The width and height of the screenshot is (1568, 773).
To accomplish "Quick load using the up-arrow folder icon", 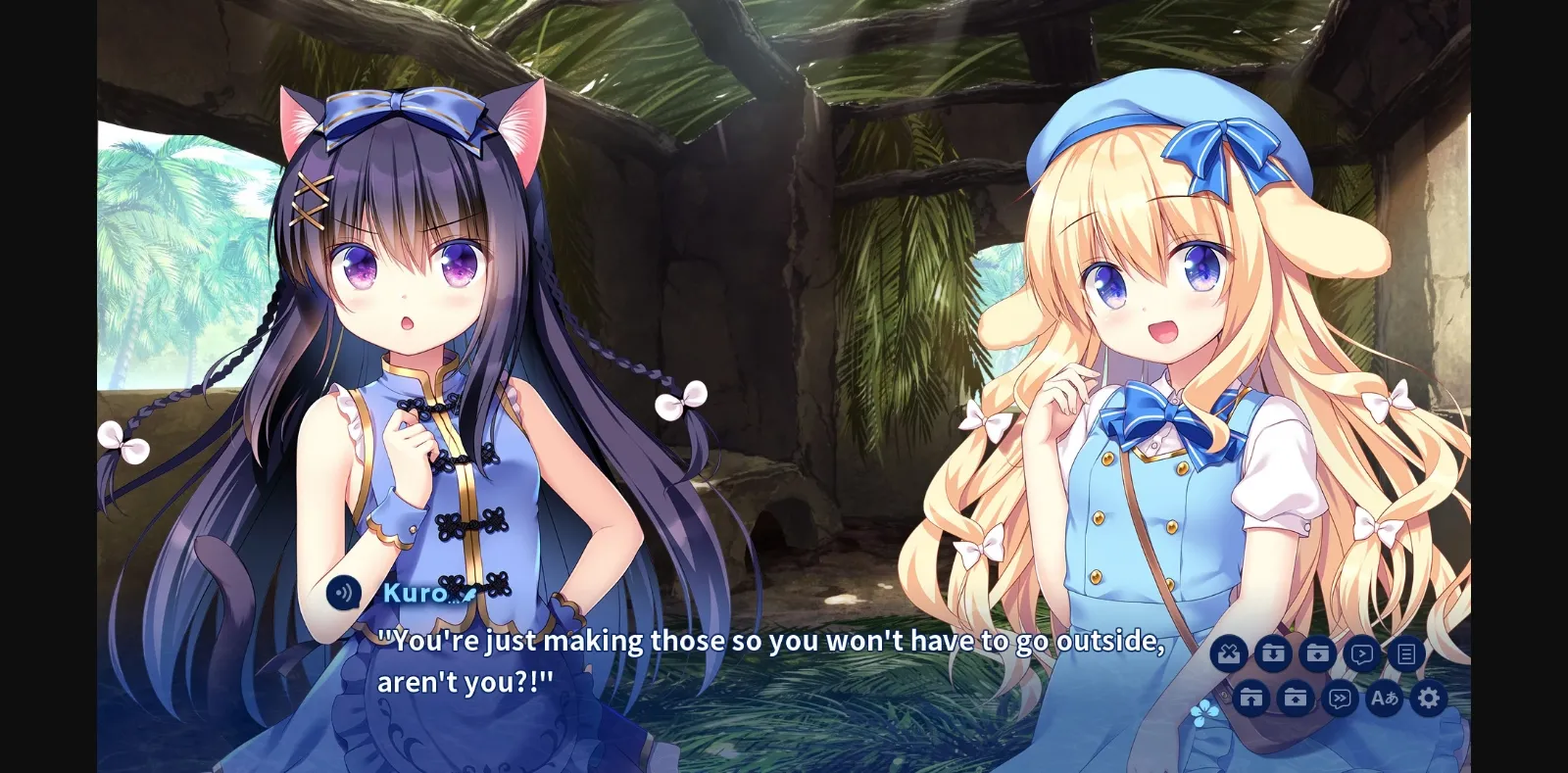I will 1251,699.
